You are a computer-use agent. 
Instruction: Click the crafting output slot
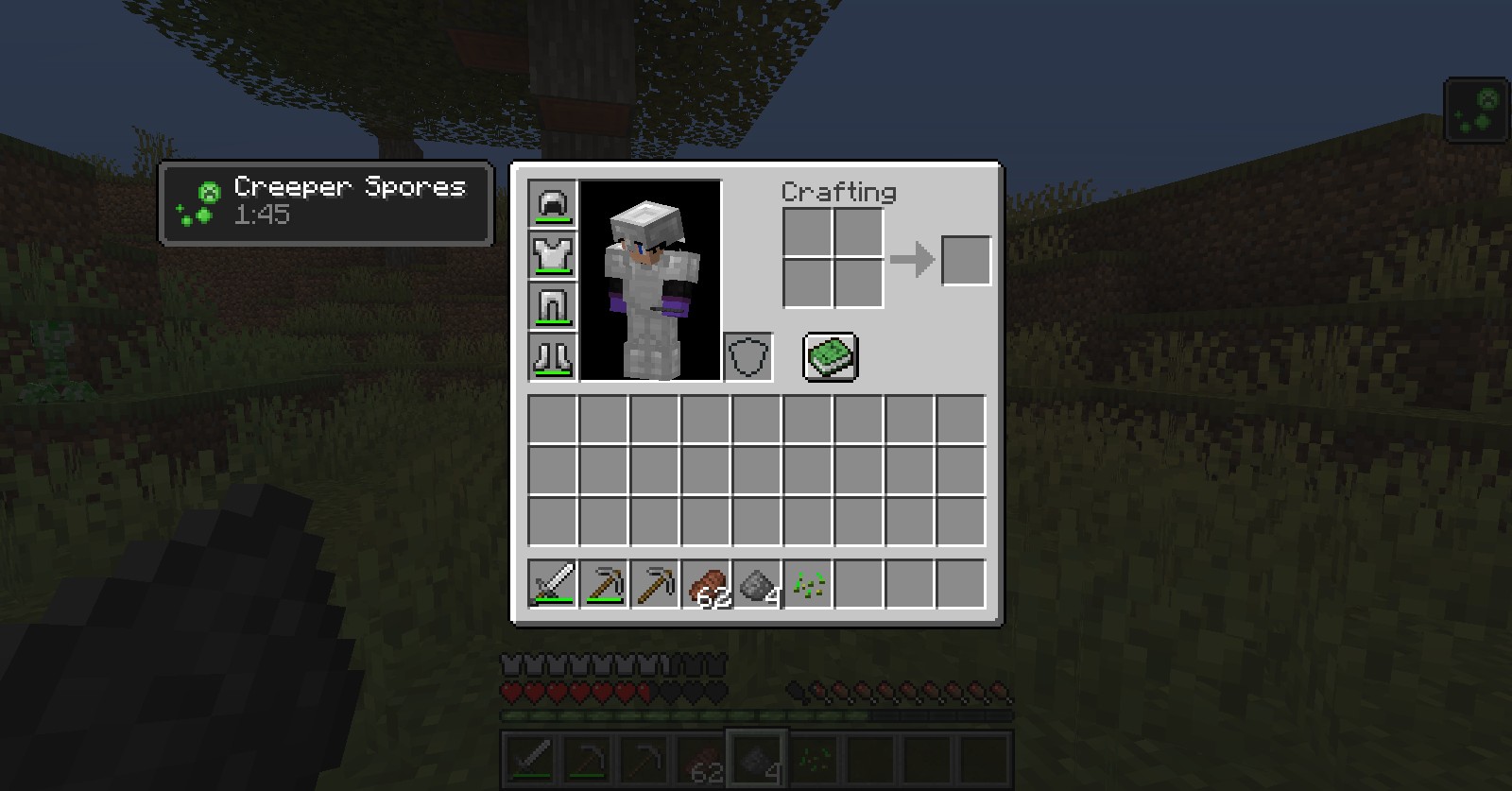(966, 260)
